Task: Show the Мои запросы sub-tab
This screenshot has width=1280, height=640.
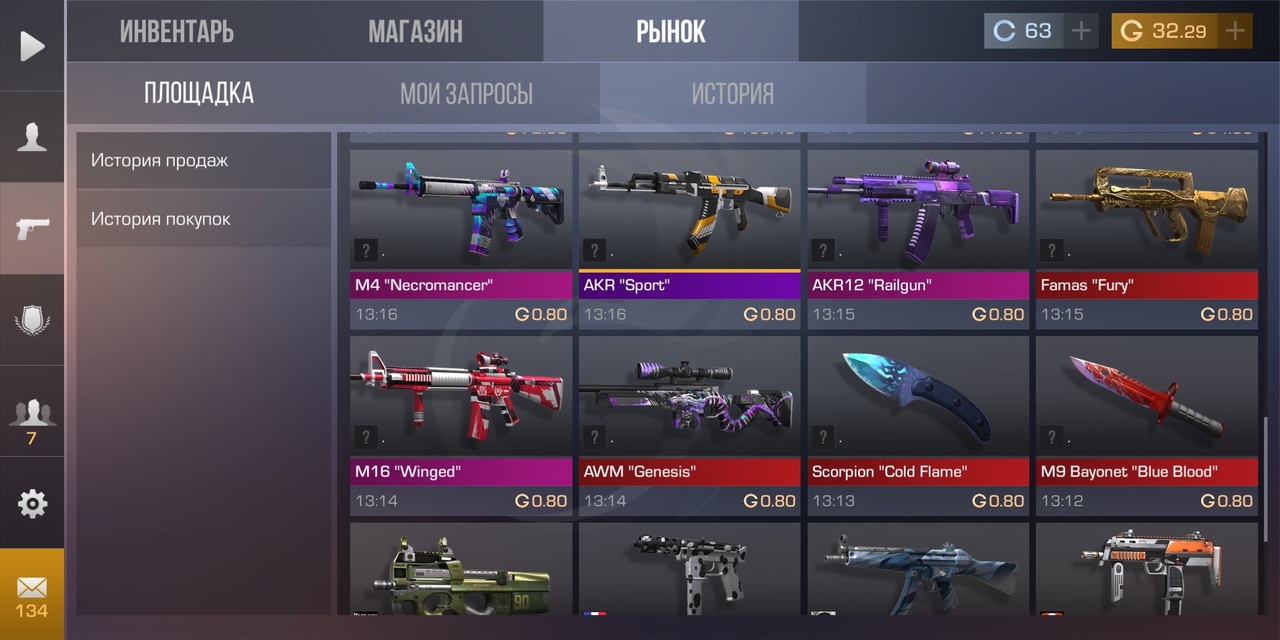Action: (x=466, y=94)
